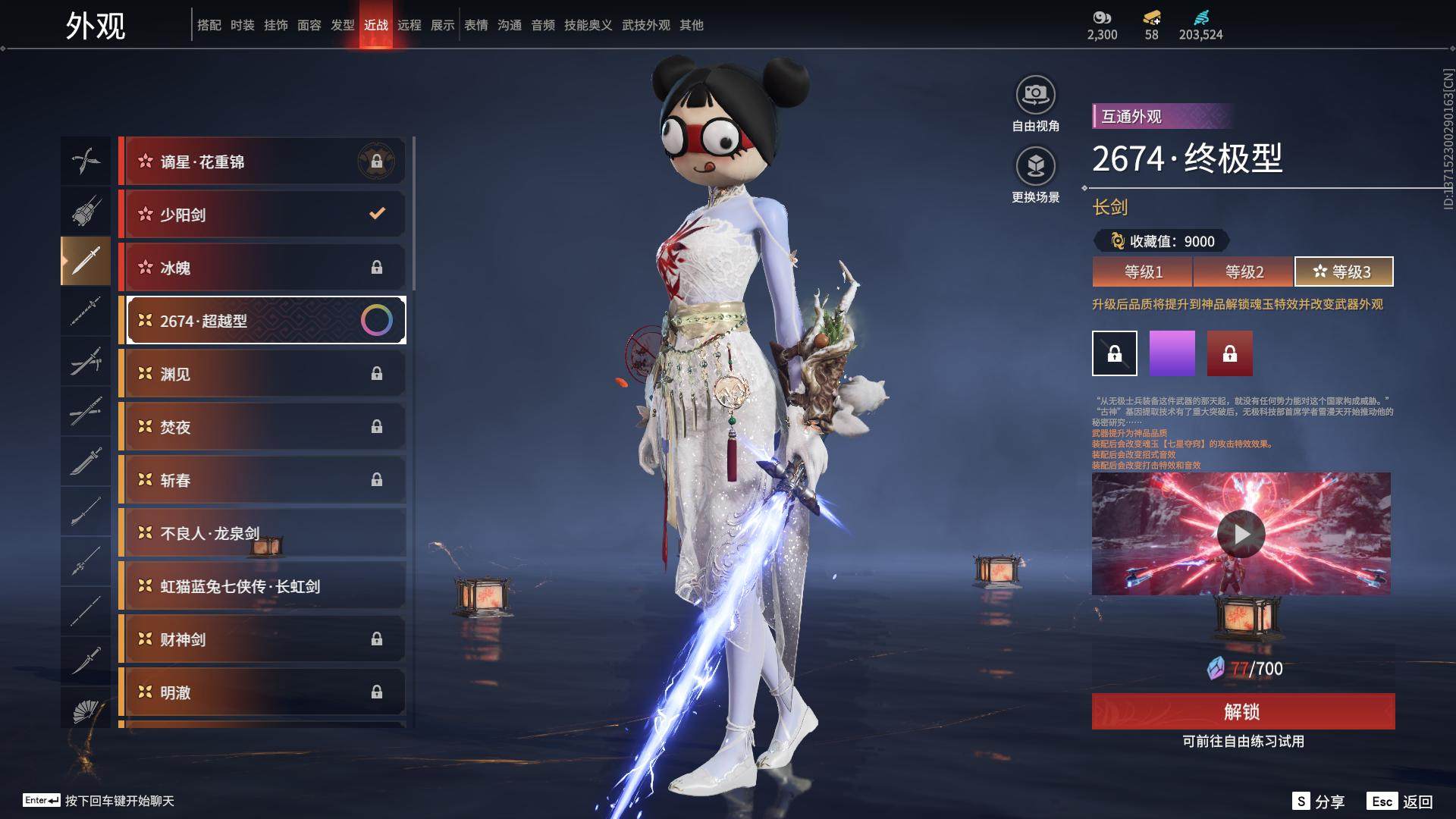Select the folding fan weapon category

point(86,711)
